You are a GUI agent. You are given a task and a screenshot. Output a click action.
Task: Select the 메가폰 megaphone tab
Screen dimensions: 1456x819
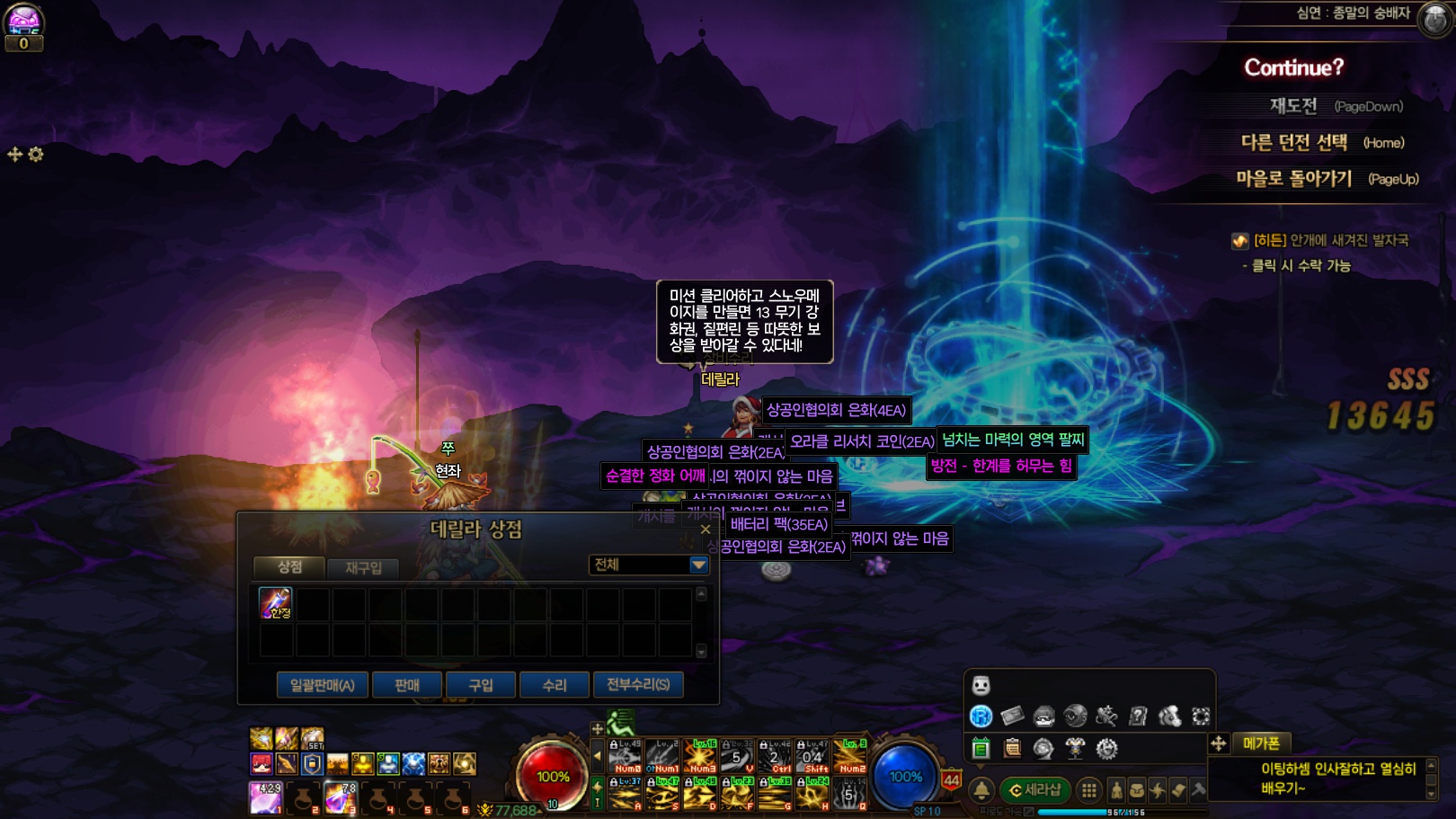1261,743
